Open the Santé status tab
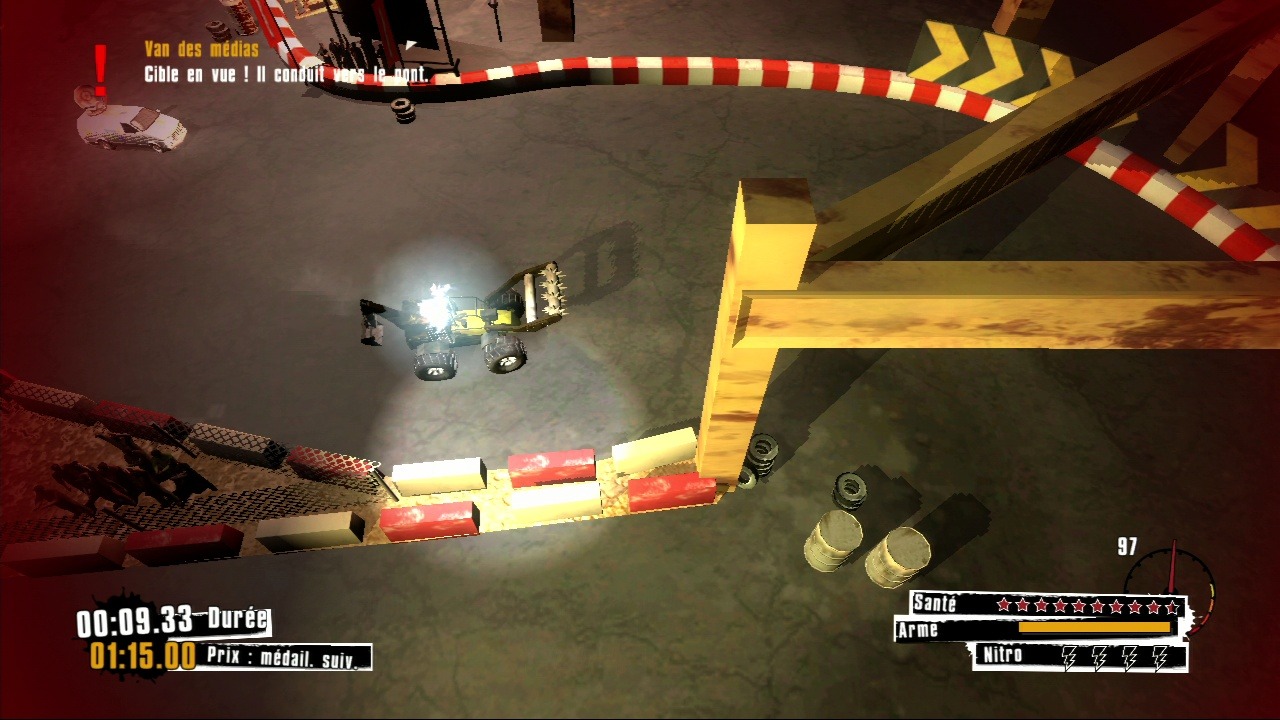 (x=935, y=604)
